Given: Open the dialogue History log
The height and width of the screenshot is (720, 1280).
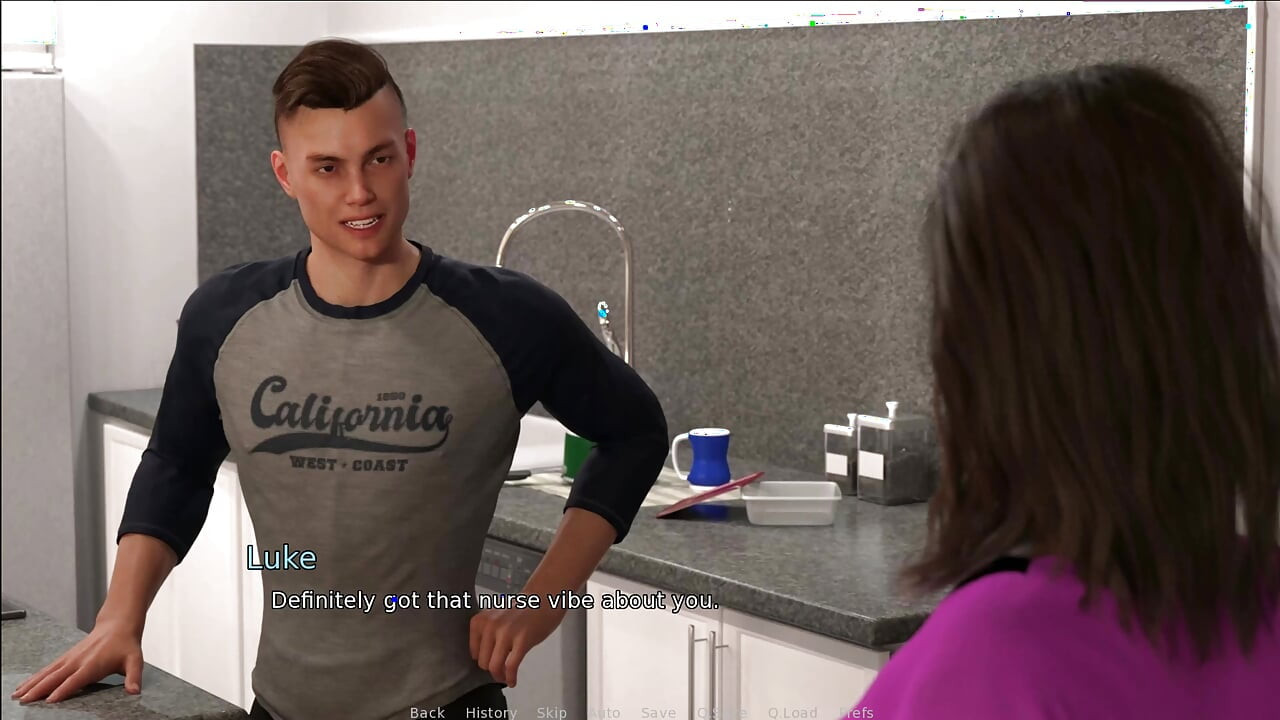Looking at the screenshot, I should 490,712.
